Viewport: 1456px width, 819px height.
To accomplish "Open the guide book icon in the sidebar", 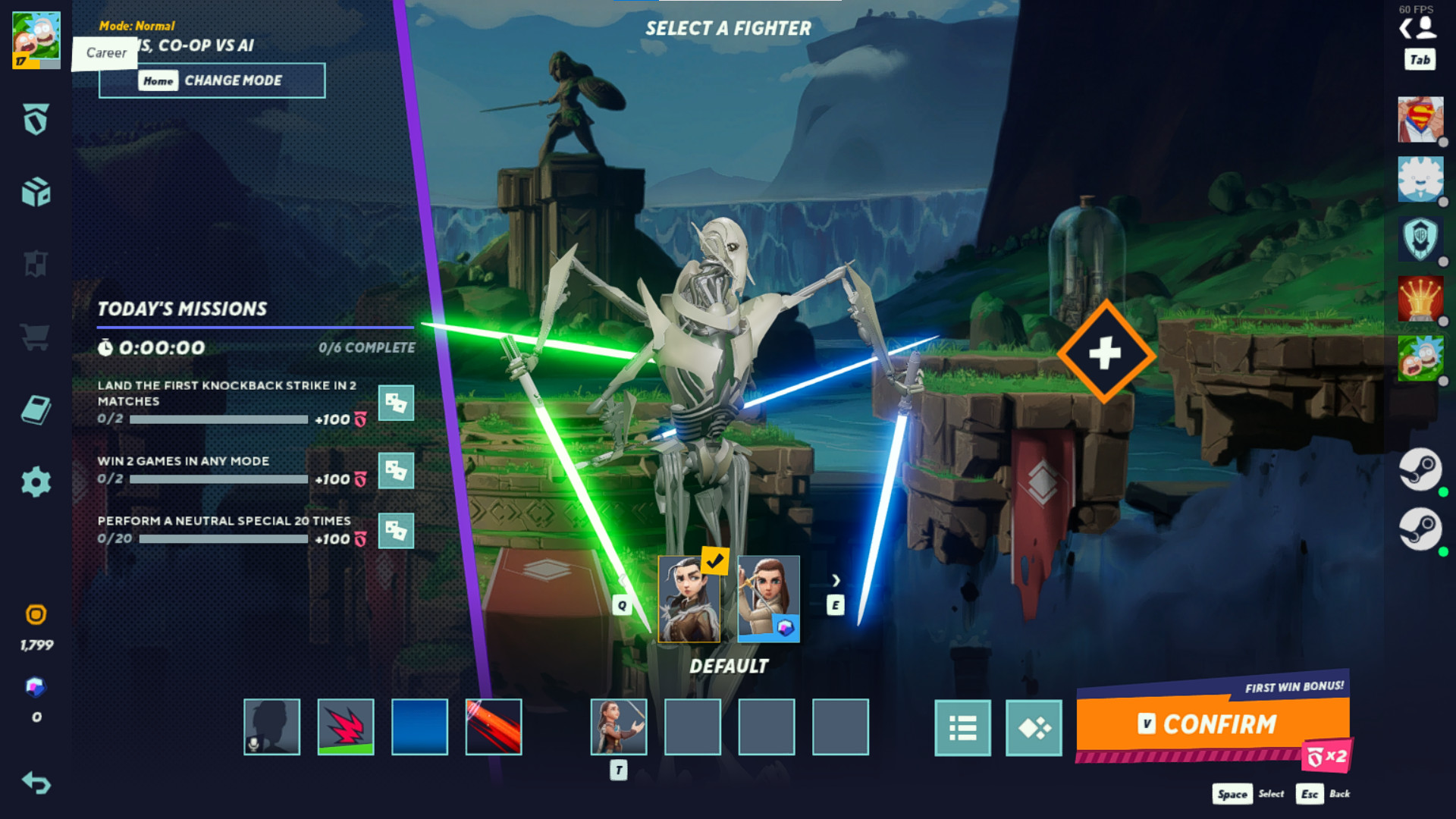I will 34,409.
